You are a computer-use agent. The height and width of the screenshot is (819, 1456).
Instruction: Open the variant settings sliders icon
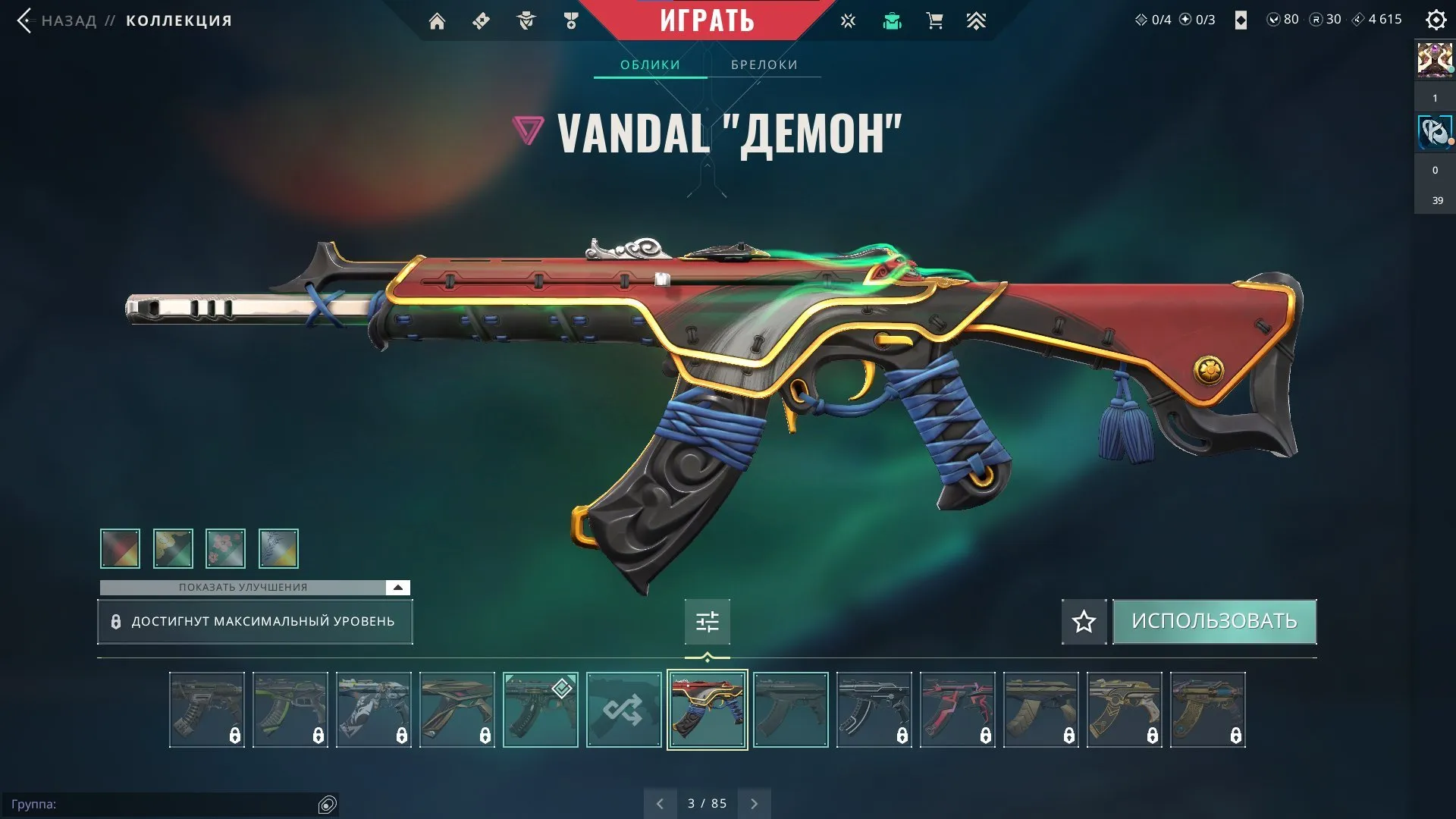pos(707,621)
